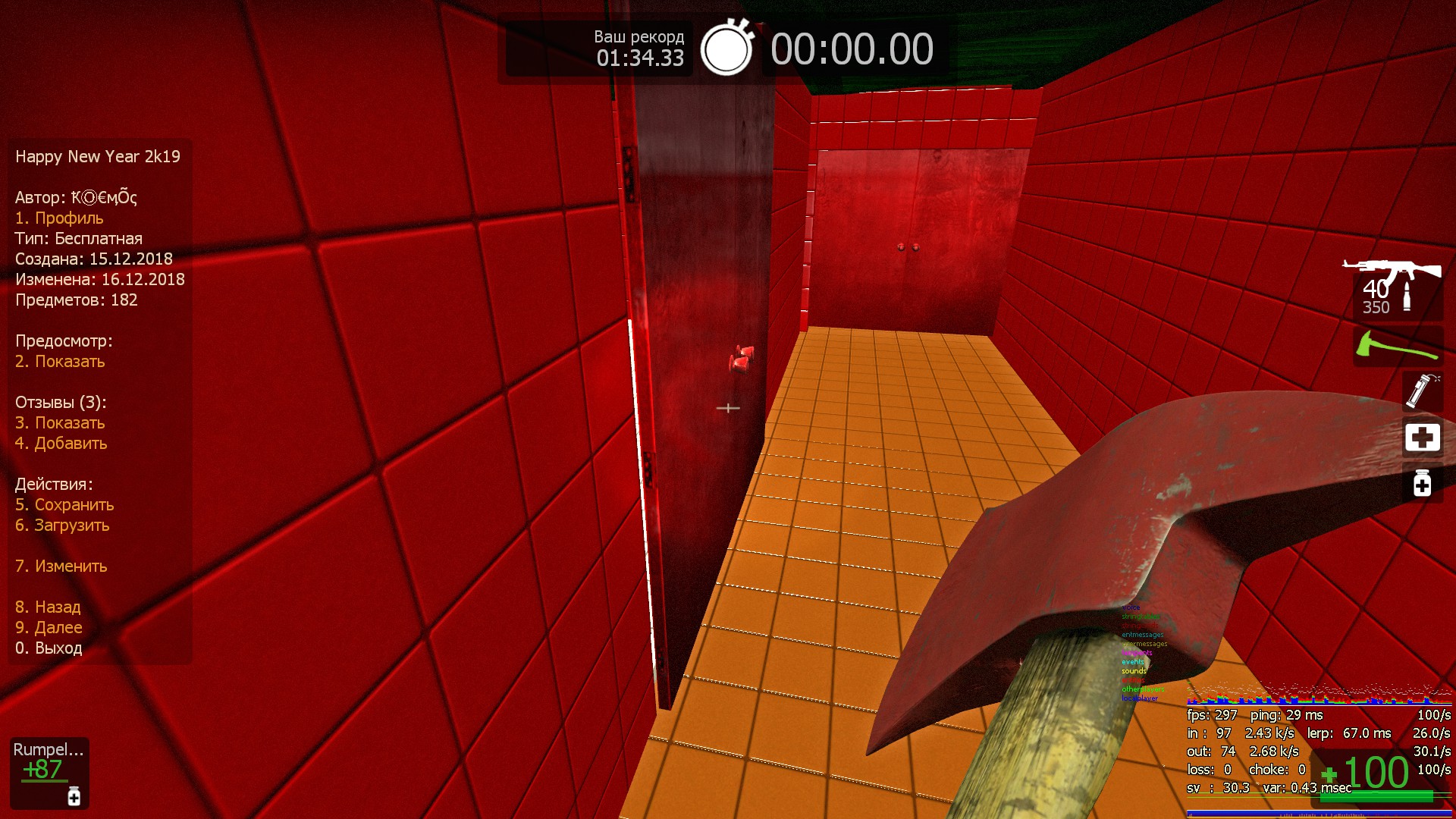Exit the menu with Выход
1456x819 pixels.
pos(49,648)
